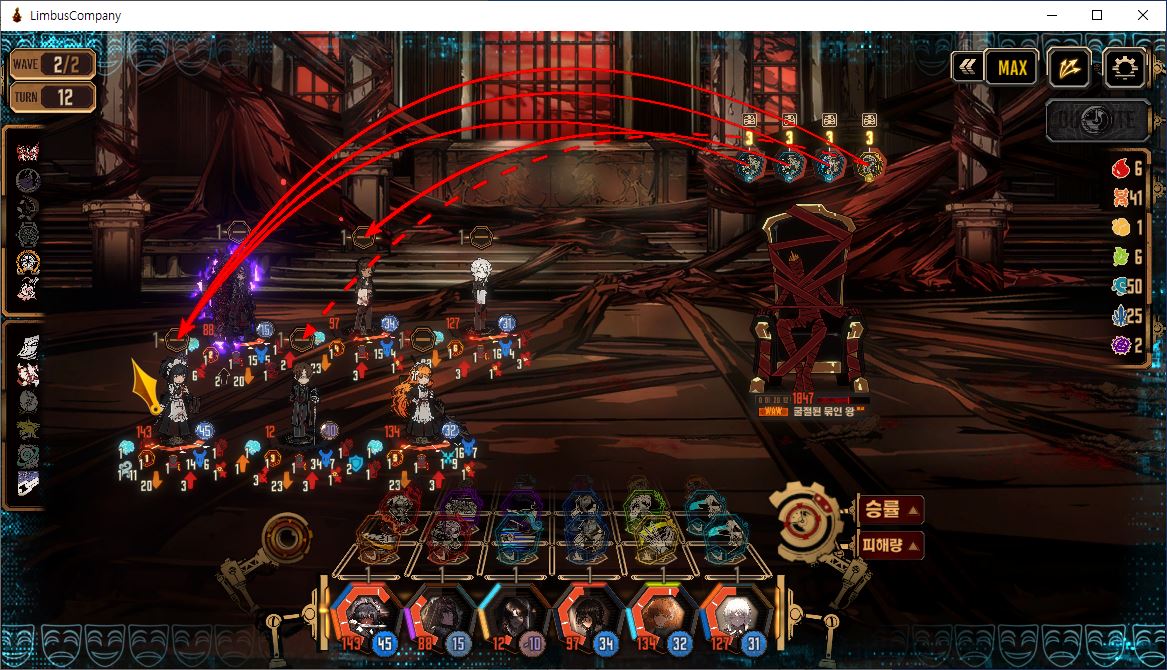
Task: Click the 피해량 damage button
Action: pyautogui.click(x=890, y=546)
